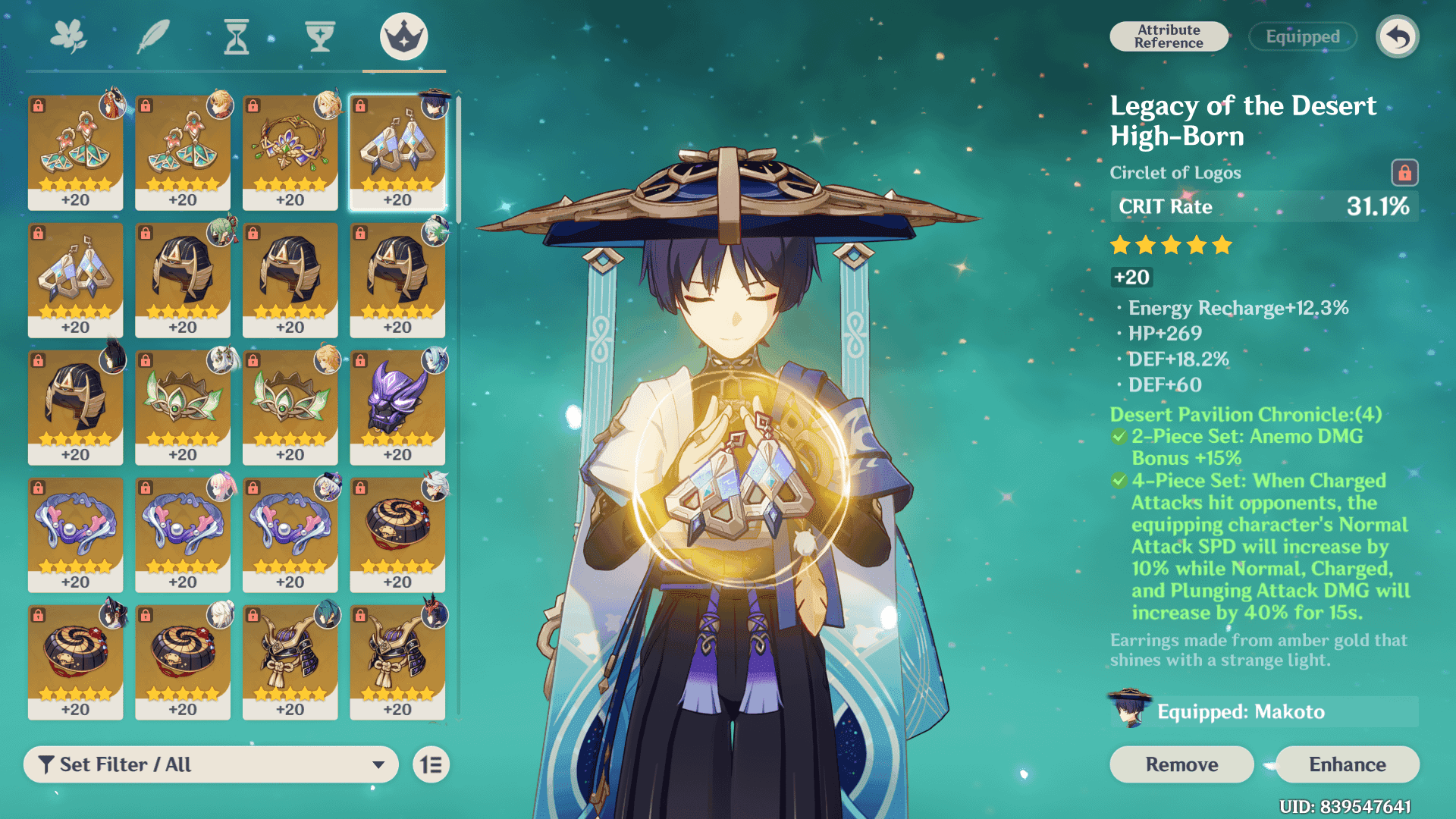
Task: Click Makoto's portrait next to Equipped label
Action: [1130, 711]
